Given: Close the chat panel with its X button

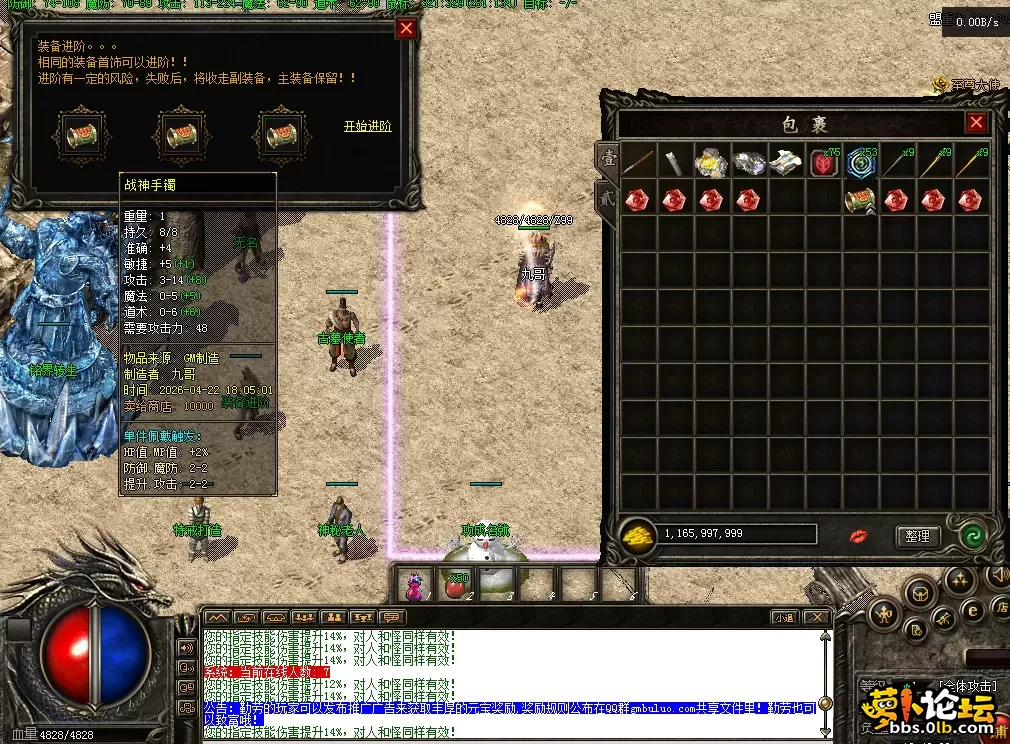Looking at the screenshot, I should point(815,618).
